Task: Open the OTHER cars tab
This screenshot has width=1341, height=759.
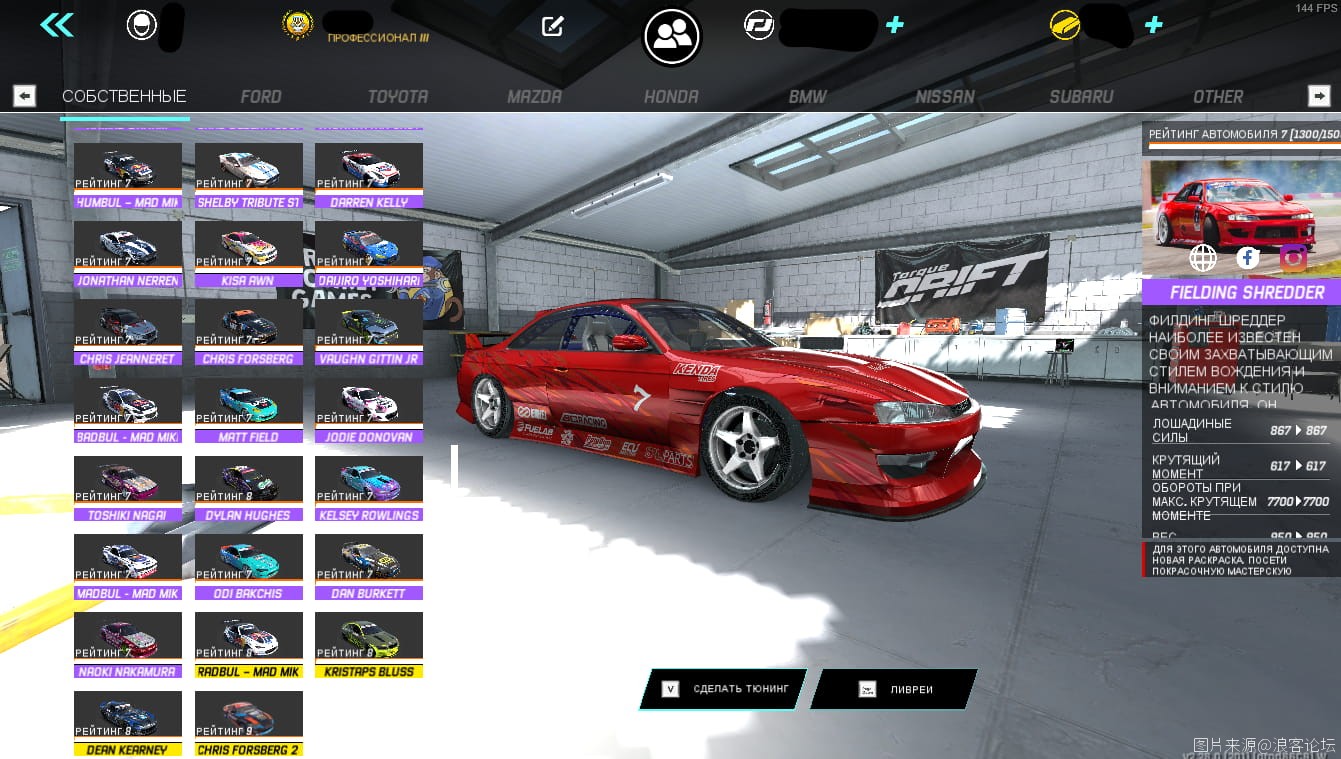Action: (1218, 97)
